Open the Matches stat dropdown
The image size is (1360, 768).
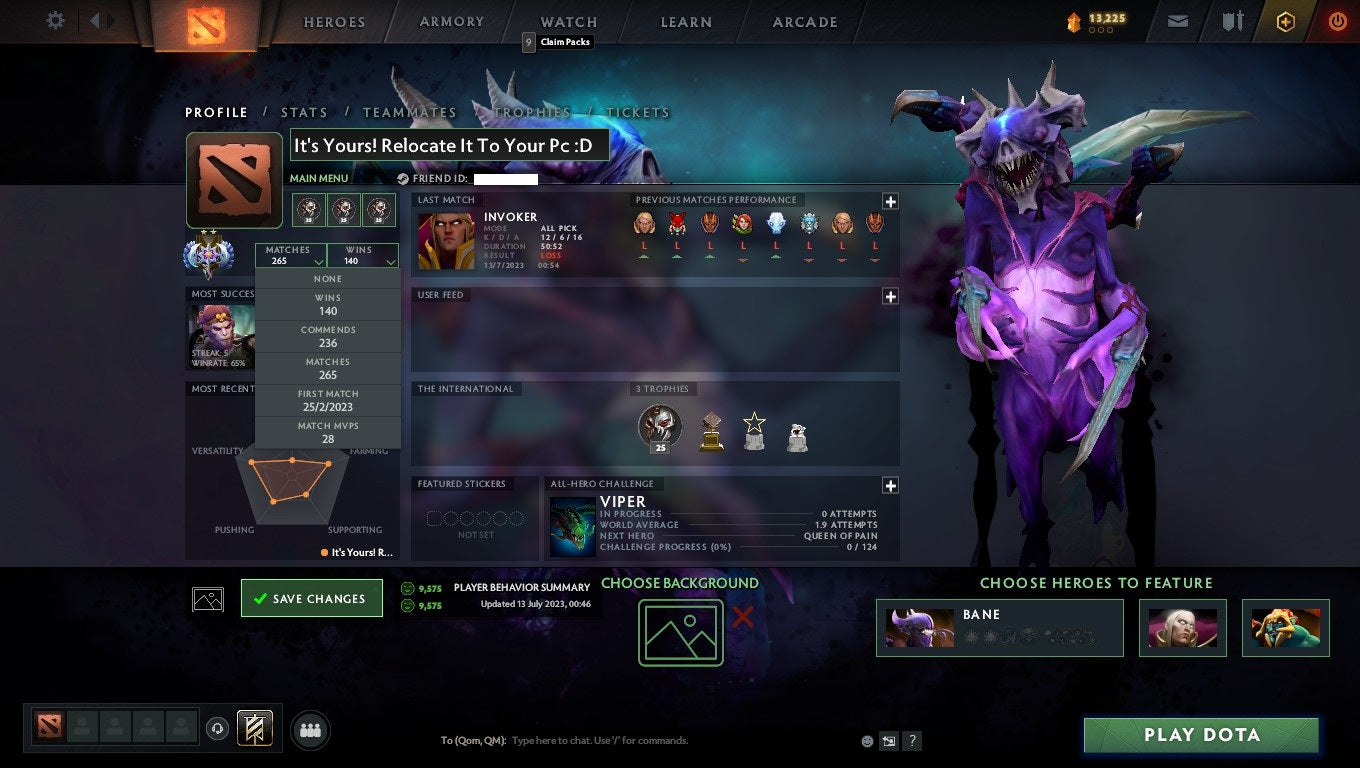291,255
